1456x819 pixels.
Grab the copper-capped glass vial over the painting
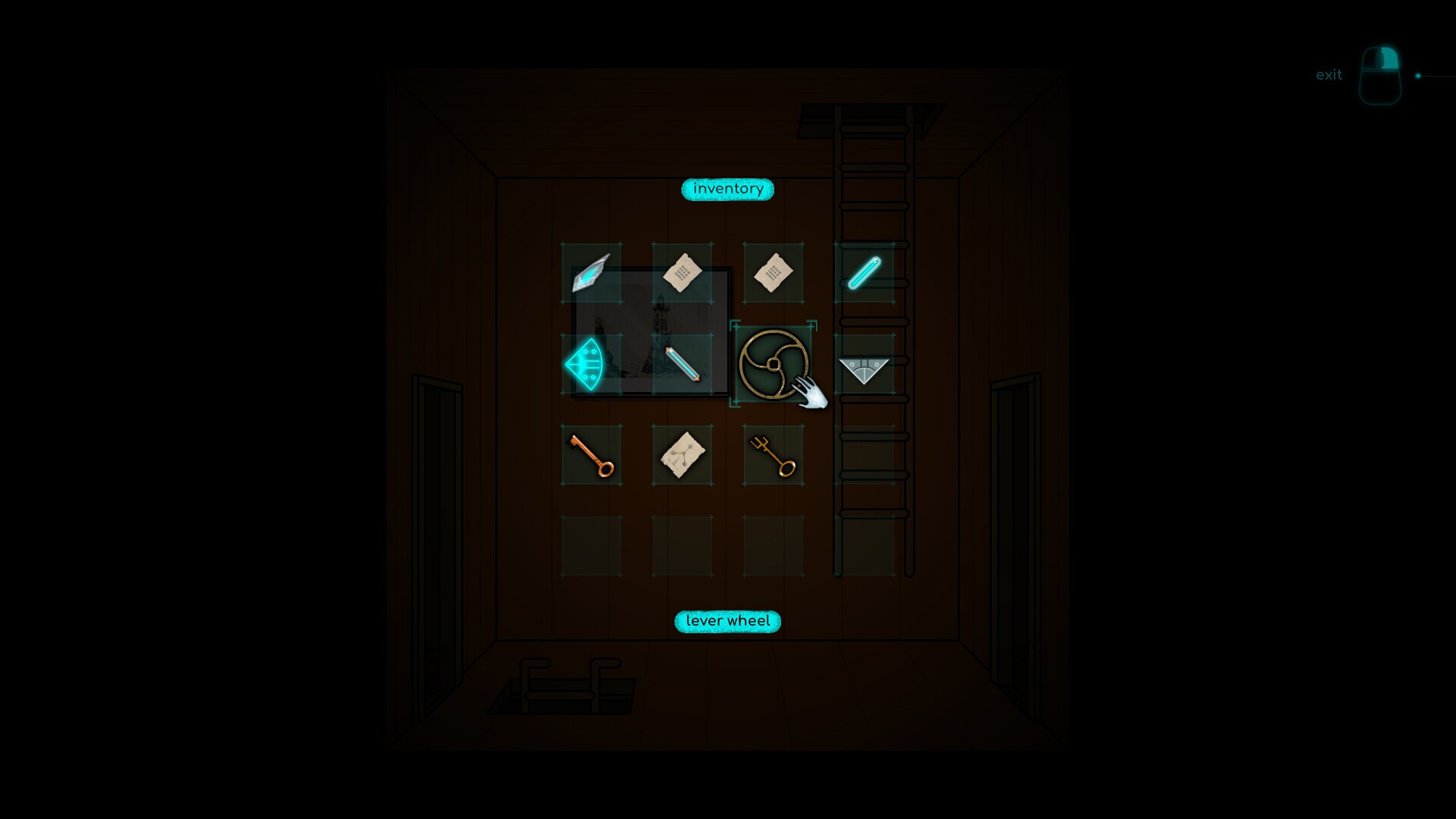(683, 366)
